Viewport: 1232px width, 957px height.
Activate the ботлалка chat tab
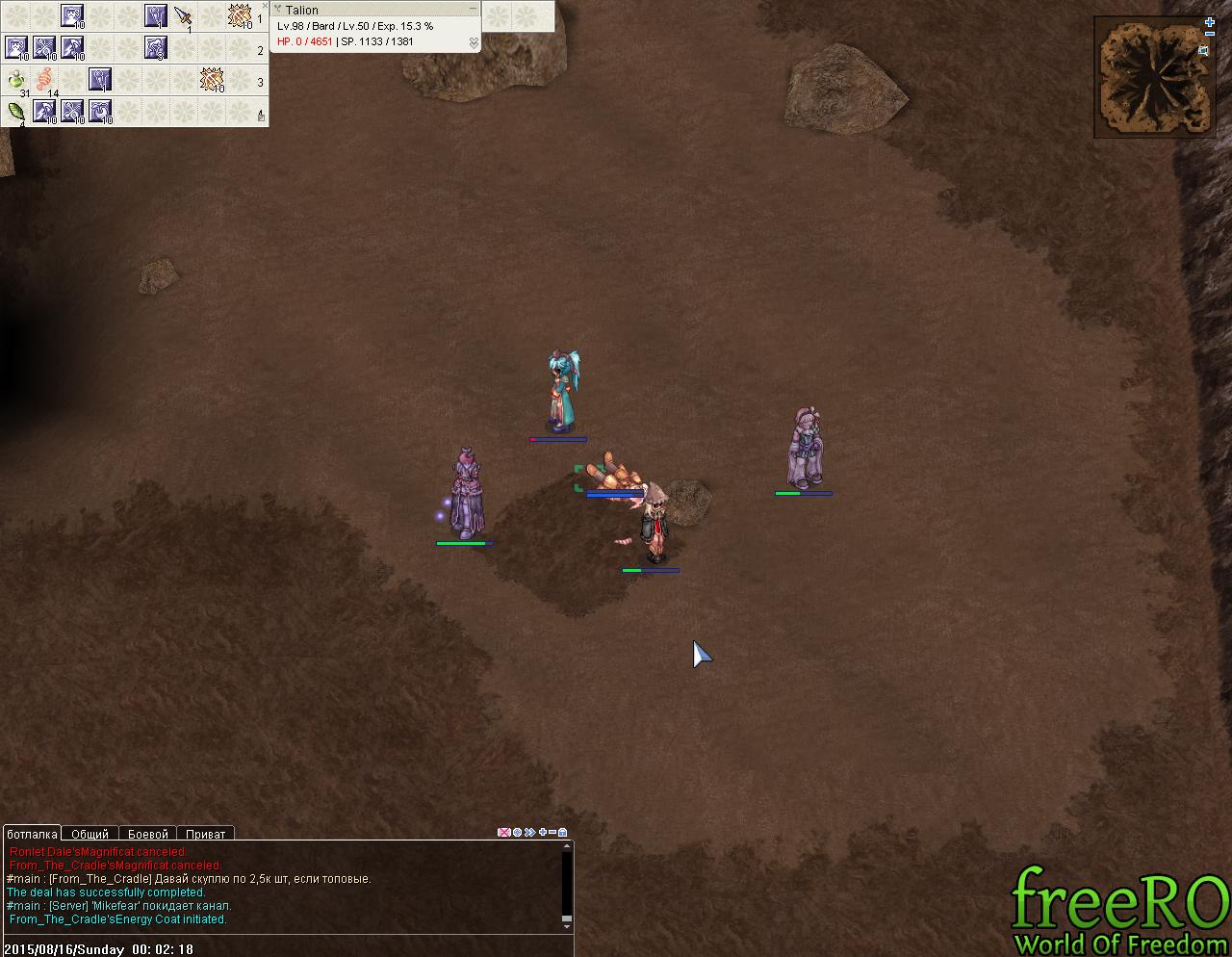coord(32,834)
